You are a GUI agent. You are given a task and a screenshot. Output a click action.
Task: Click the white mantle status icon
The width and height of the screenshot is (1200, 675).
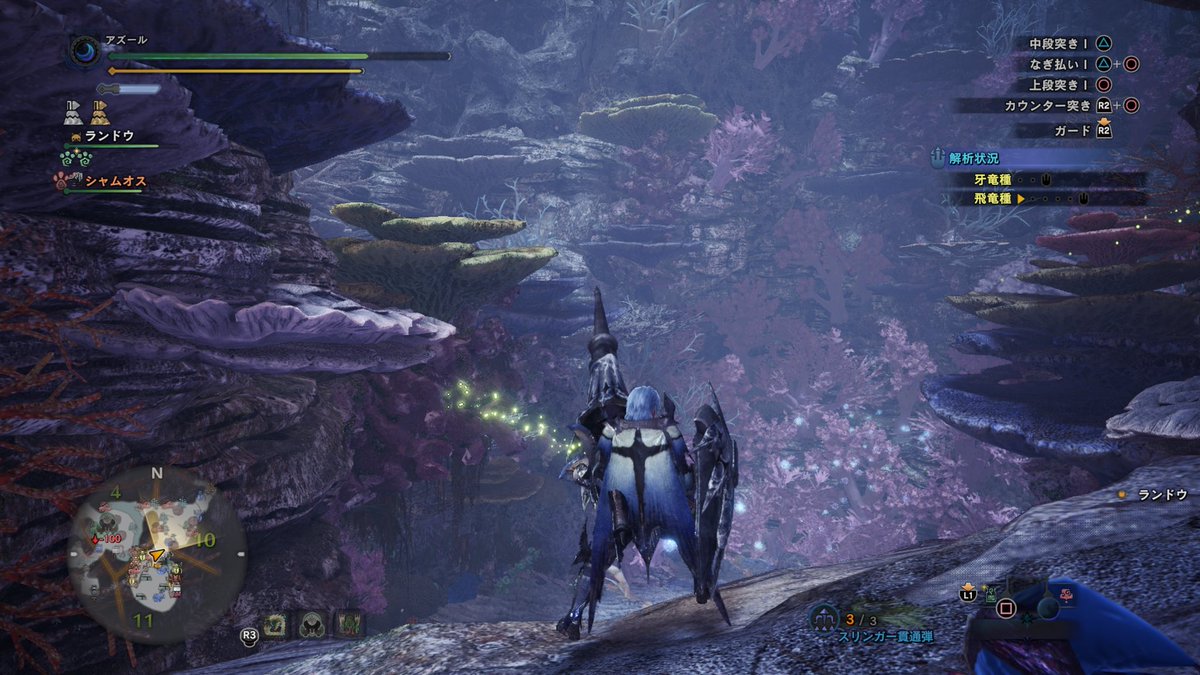tap(73, 111)
